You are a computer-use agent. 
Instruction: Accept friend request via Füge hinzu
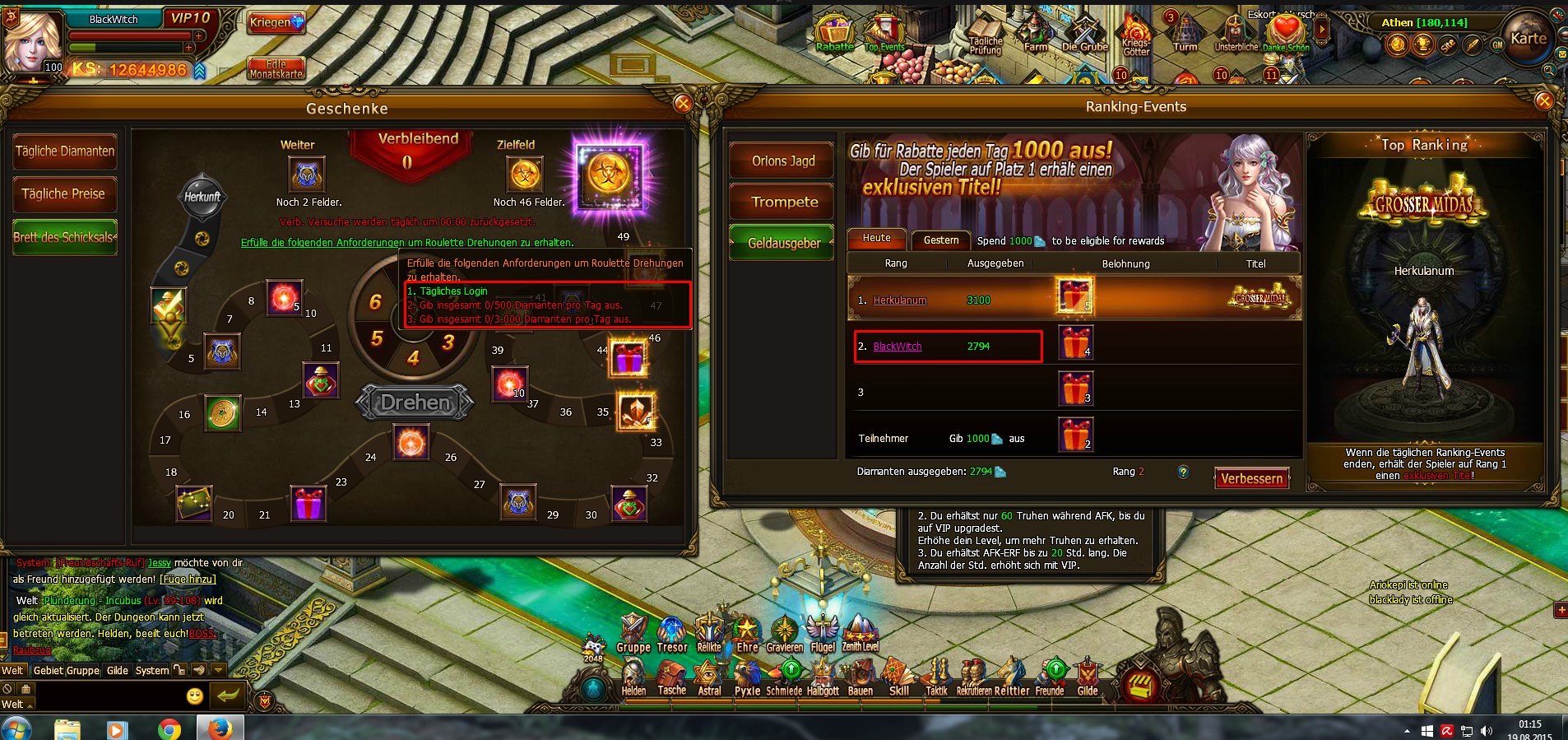pyautogui.click(x=188, y=579)
